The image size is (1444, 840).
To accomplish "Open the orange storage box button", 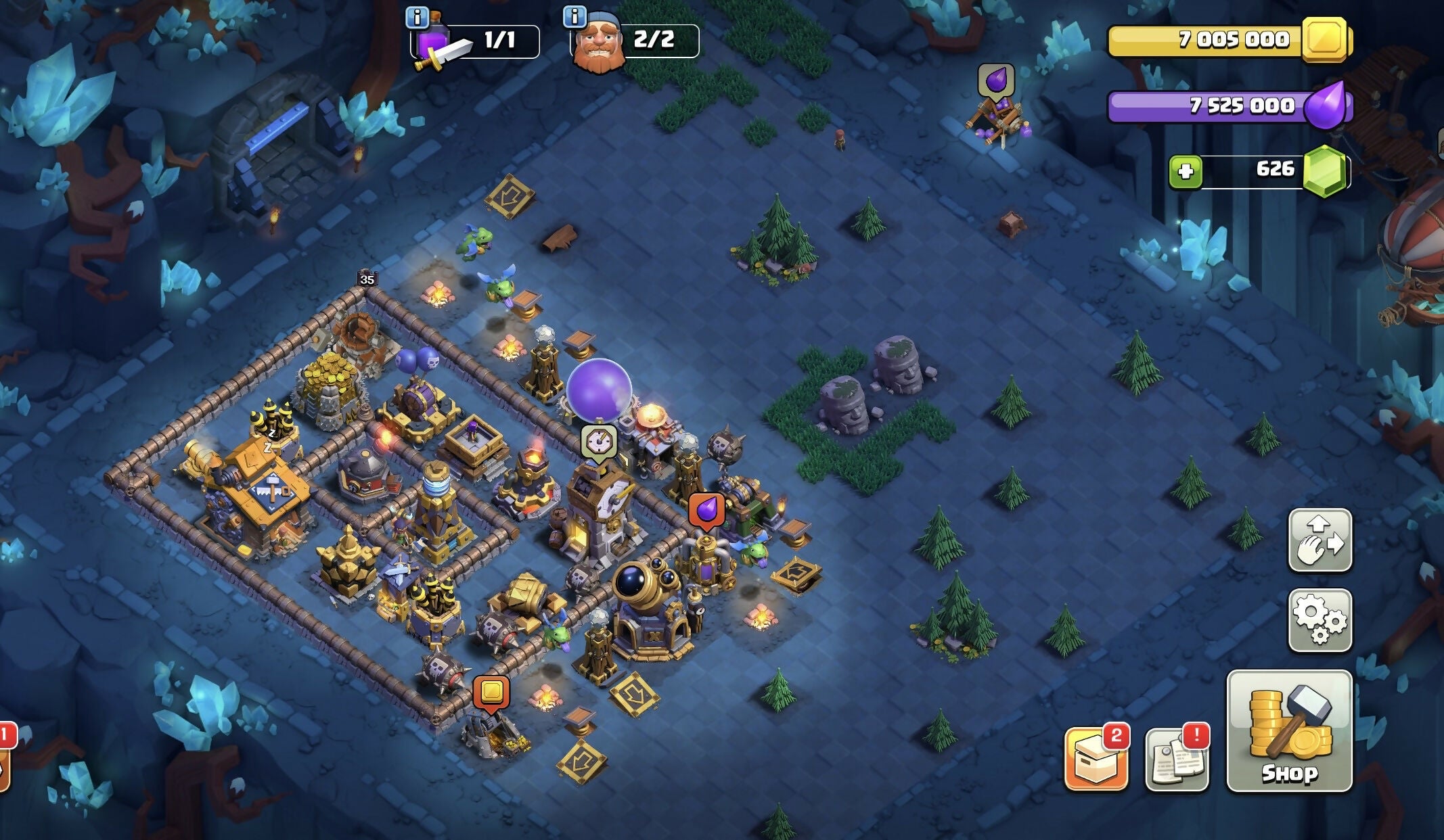I will 1096,759.
